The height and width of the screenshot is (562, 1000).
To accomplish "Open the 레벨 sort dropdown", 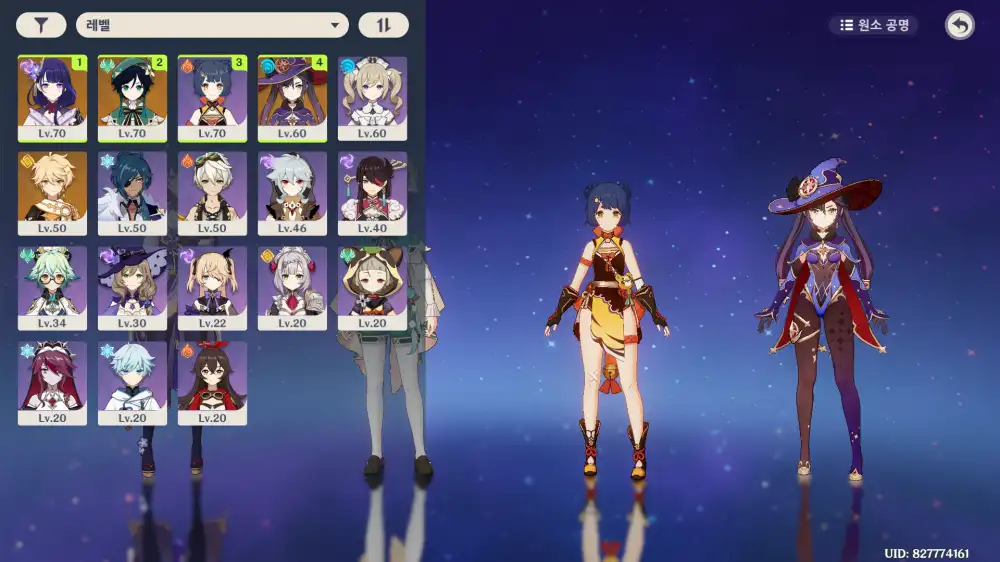I will tap(212, 25).
